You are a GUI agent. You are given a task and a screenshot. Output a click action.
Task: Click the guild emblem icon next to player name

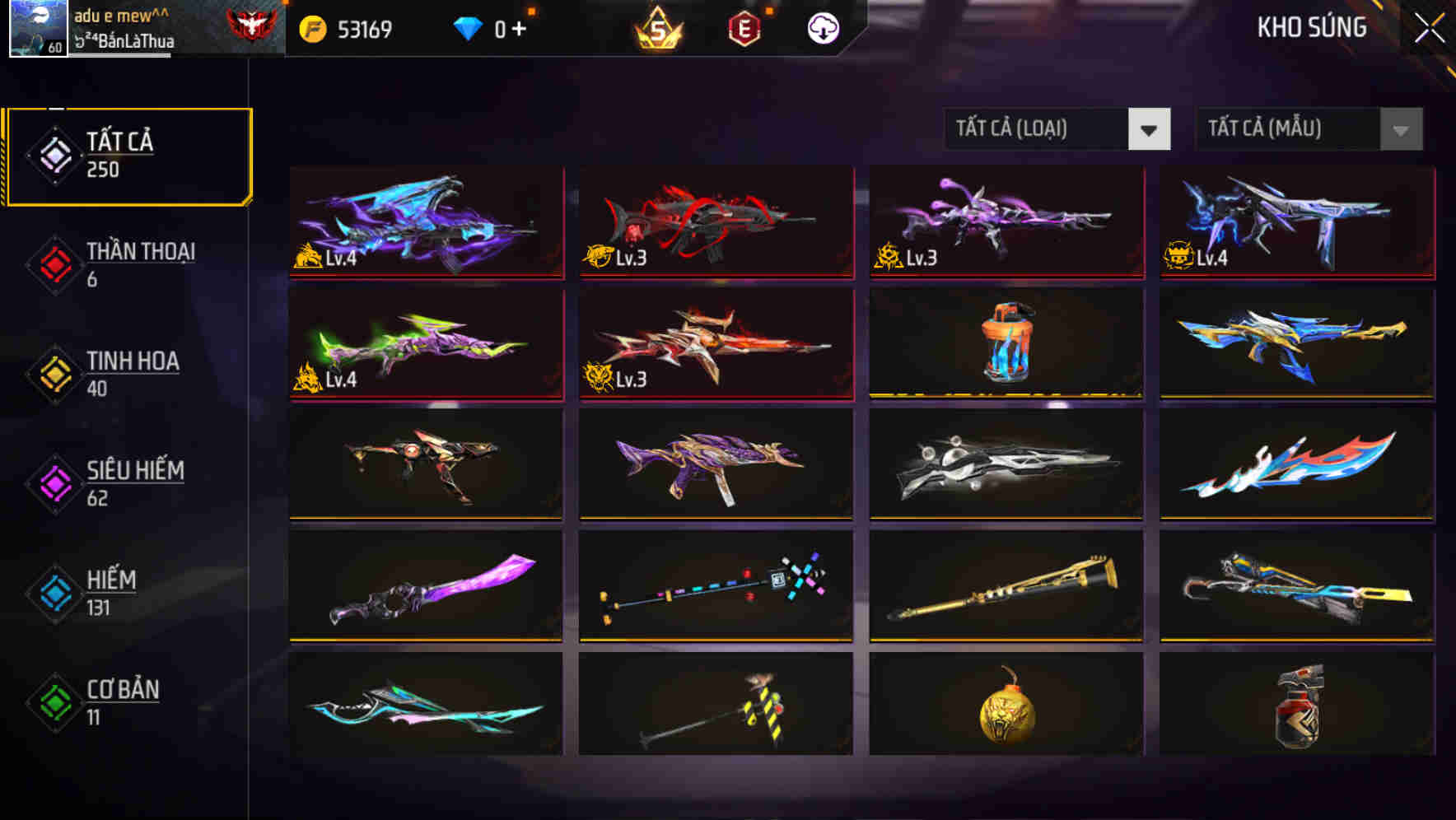pyautogui.click(x=247, y=25)
